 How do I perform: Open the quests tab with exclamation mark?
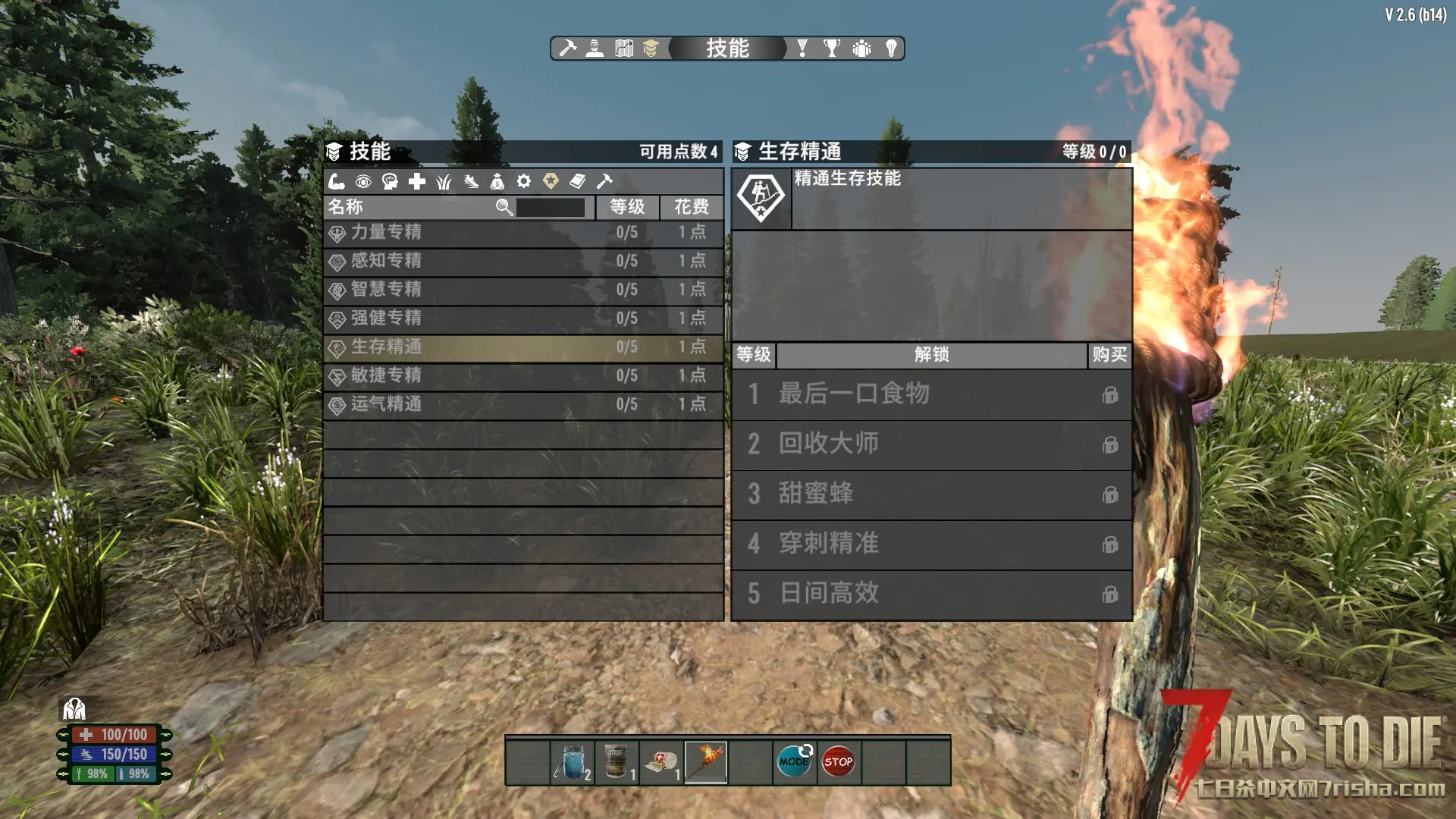(x=802, y=49)
